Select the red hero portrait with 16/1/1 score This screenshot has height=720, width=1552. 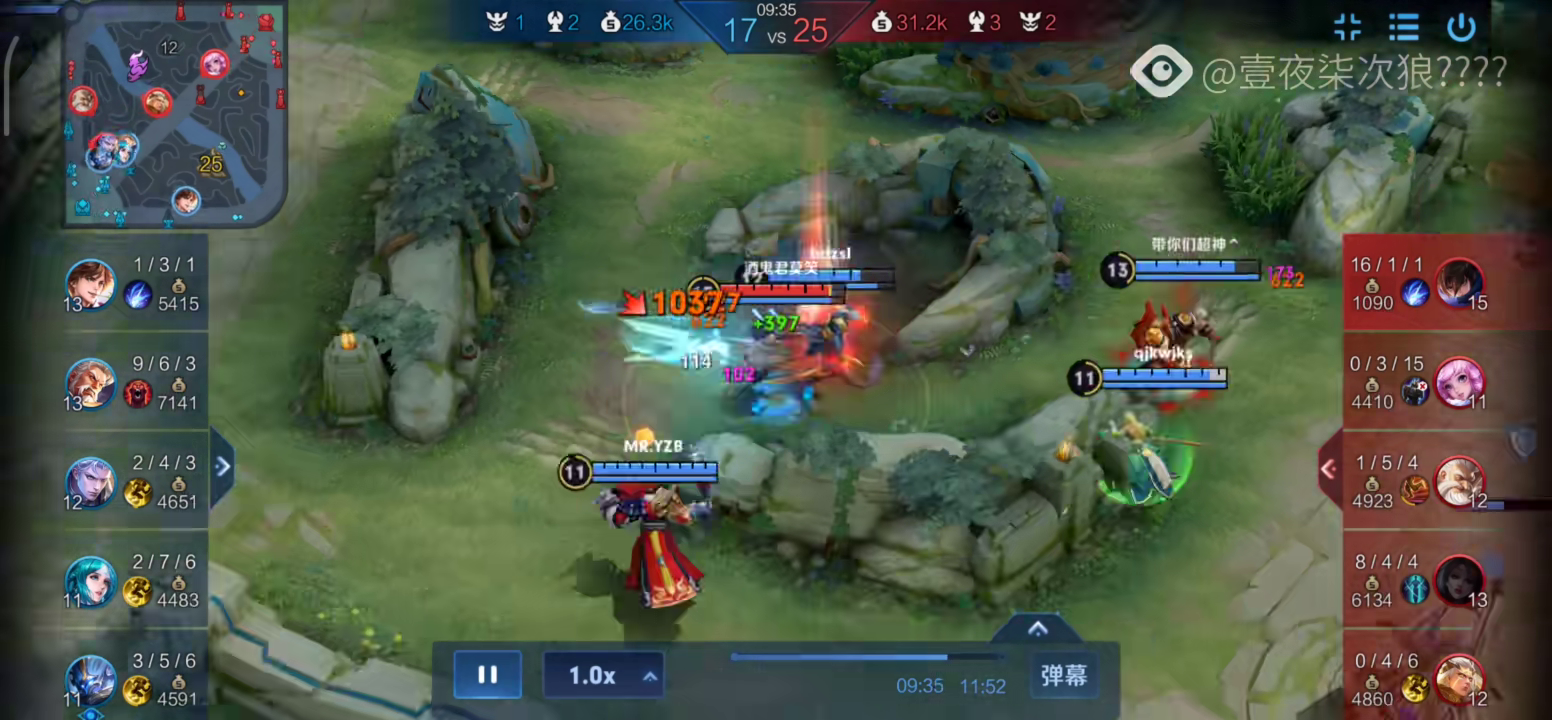(x=1460, y=285)
